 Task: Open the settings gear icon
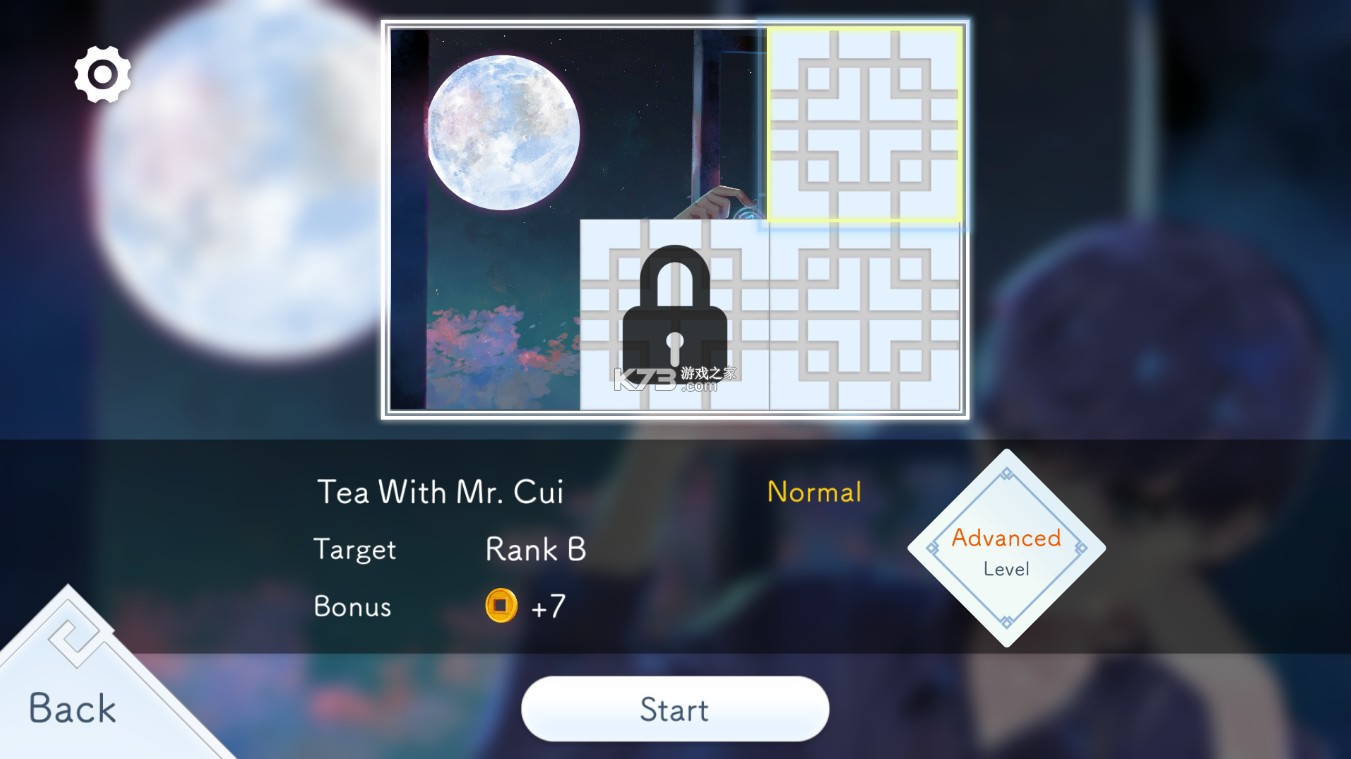(x=101, y=73)
